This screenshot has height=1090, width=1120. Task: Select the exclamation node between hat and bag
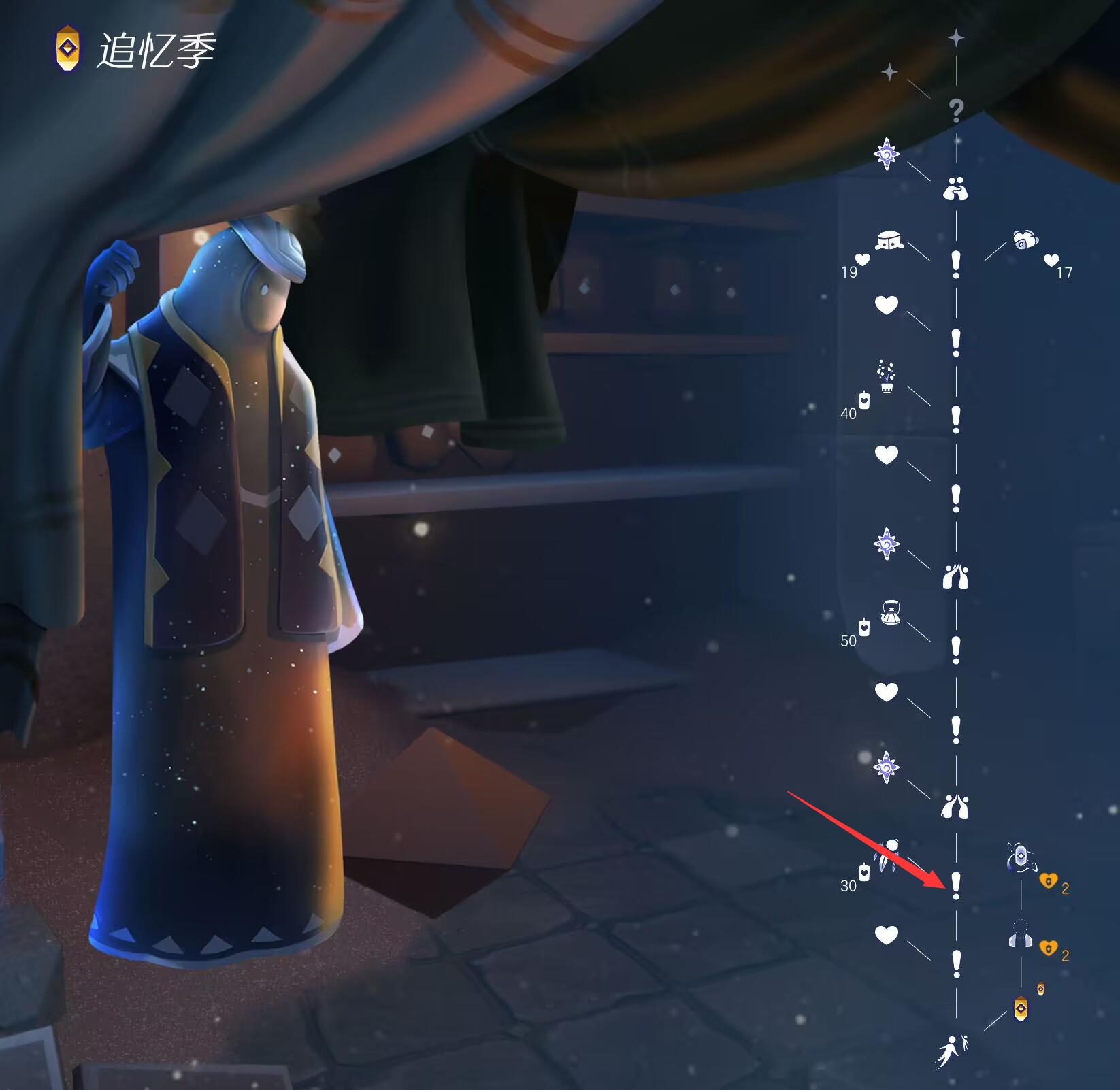pos(956,264)
